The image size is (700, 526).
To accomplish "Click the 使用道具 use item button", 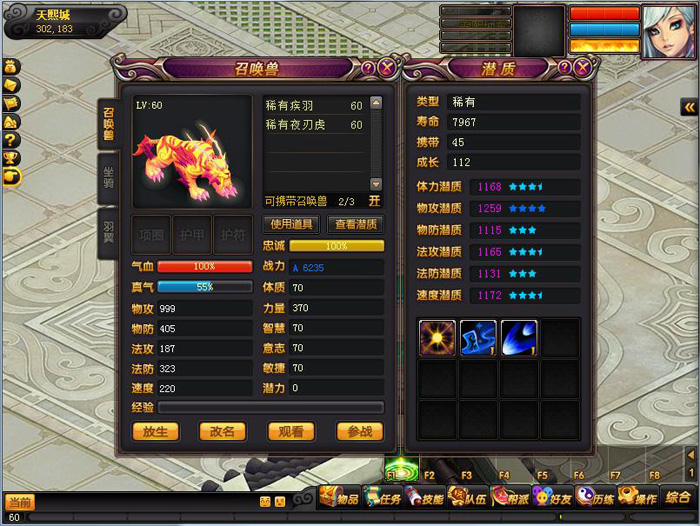I will click(292, 224).
